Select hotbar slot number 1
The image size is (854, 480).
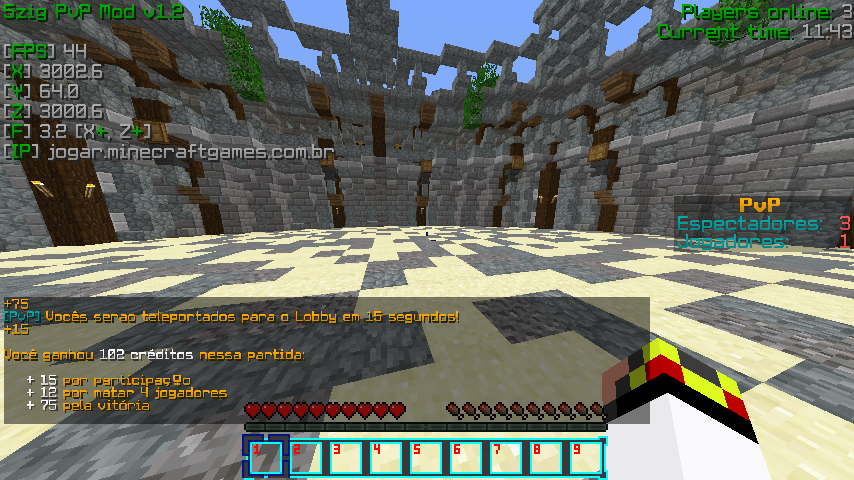tap(266, 457)
